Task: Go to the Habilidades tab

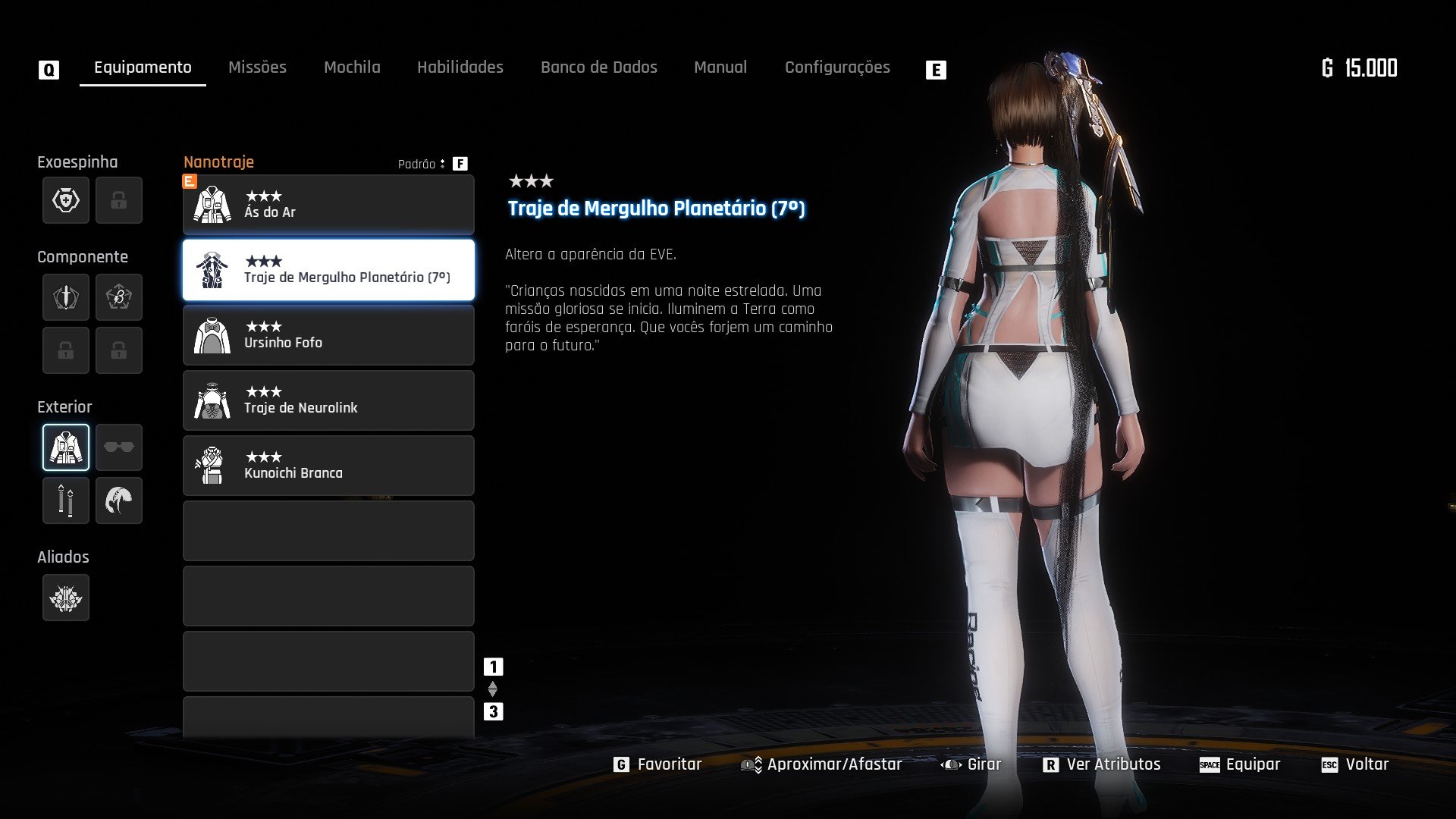Action: 460,67
